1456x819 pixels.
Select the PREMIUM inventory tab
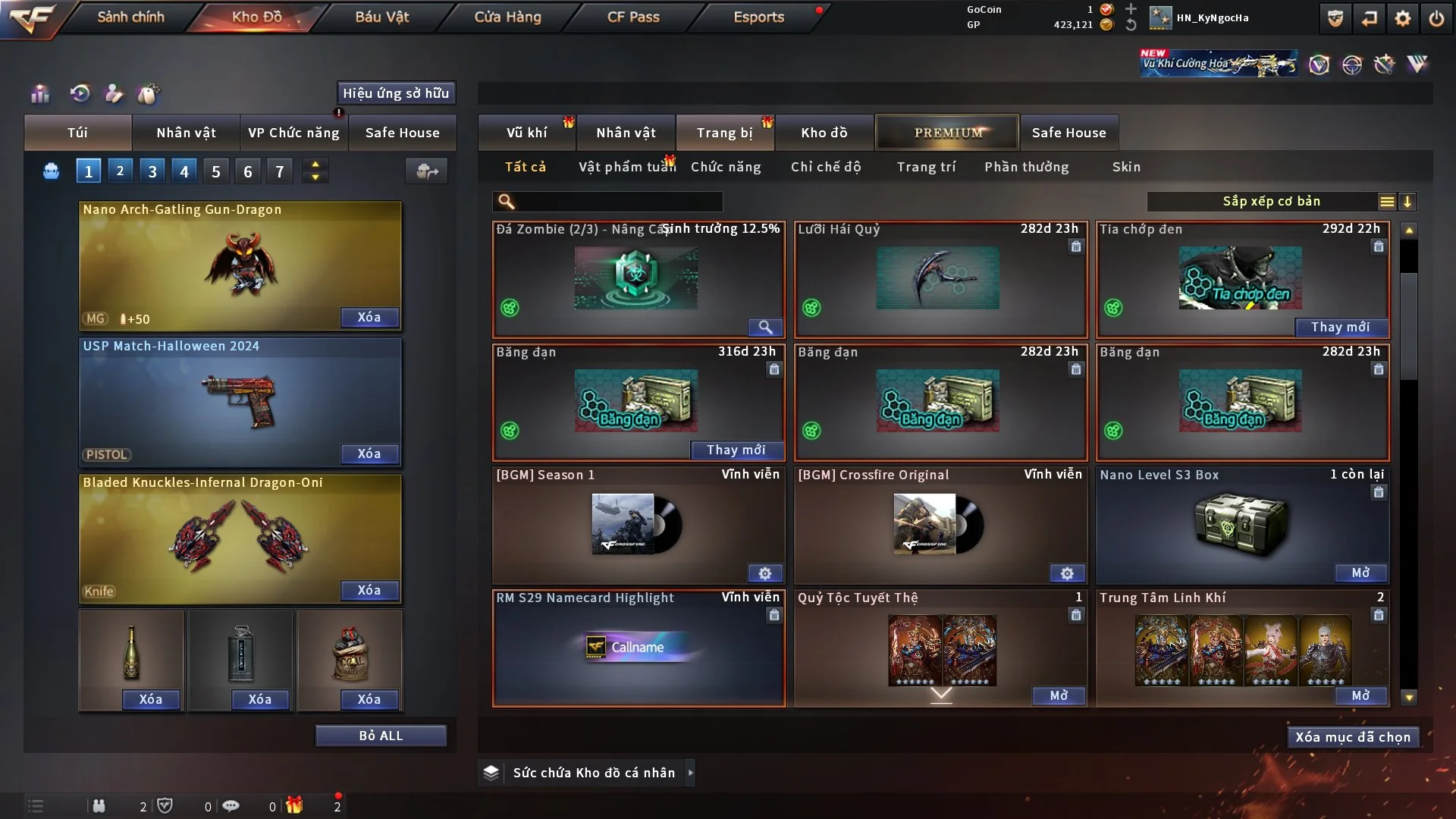tap(948, 133)
